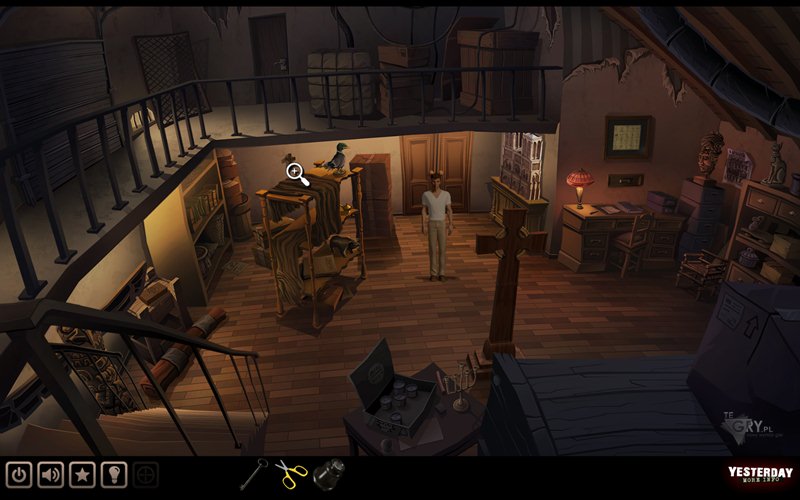The width and height of the screenshot is (800, 500).
Task: Choose the dark glass jar inventory item
Action: pyautogui.click(x=326, y=474)
